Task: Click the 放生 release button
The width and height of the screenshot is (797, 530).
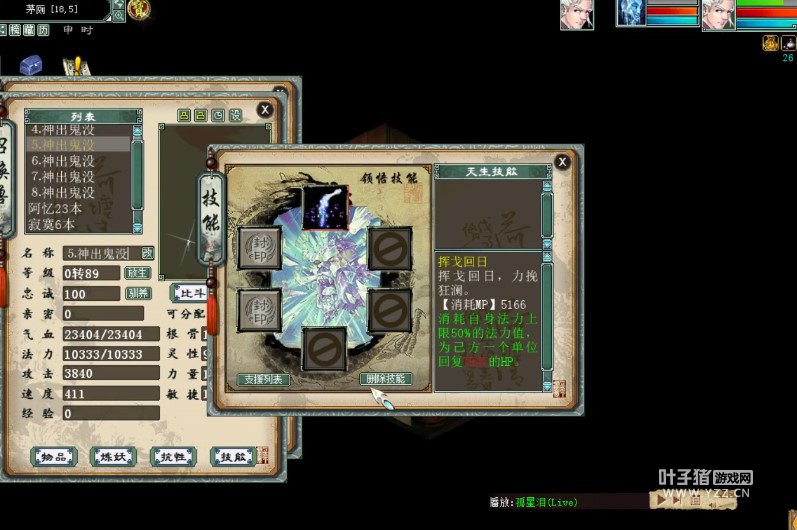Action: tap(137, 273)
